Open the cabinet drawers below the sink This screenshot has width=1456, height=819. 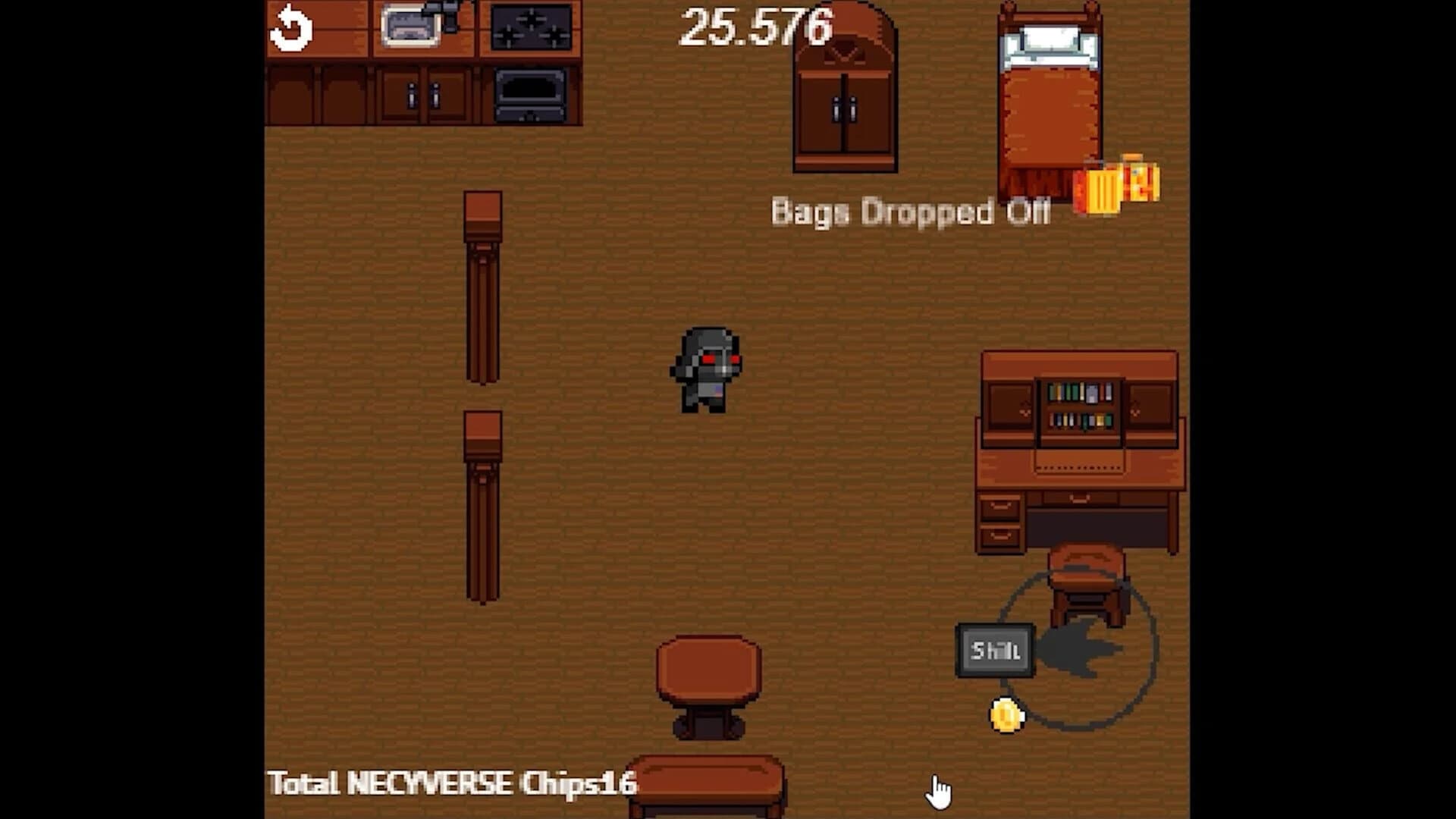(x=425, y=95)
